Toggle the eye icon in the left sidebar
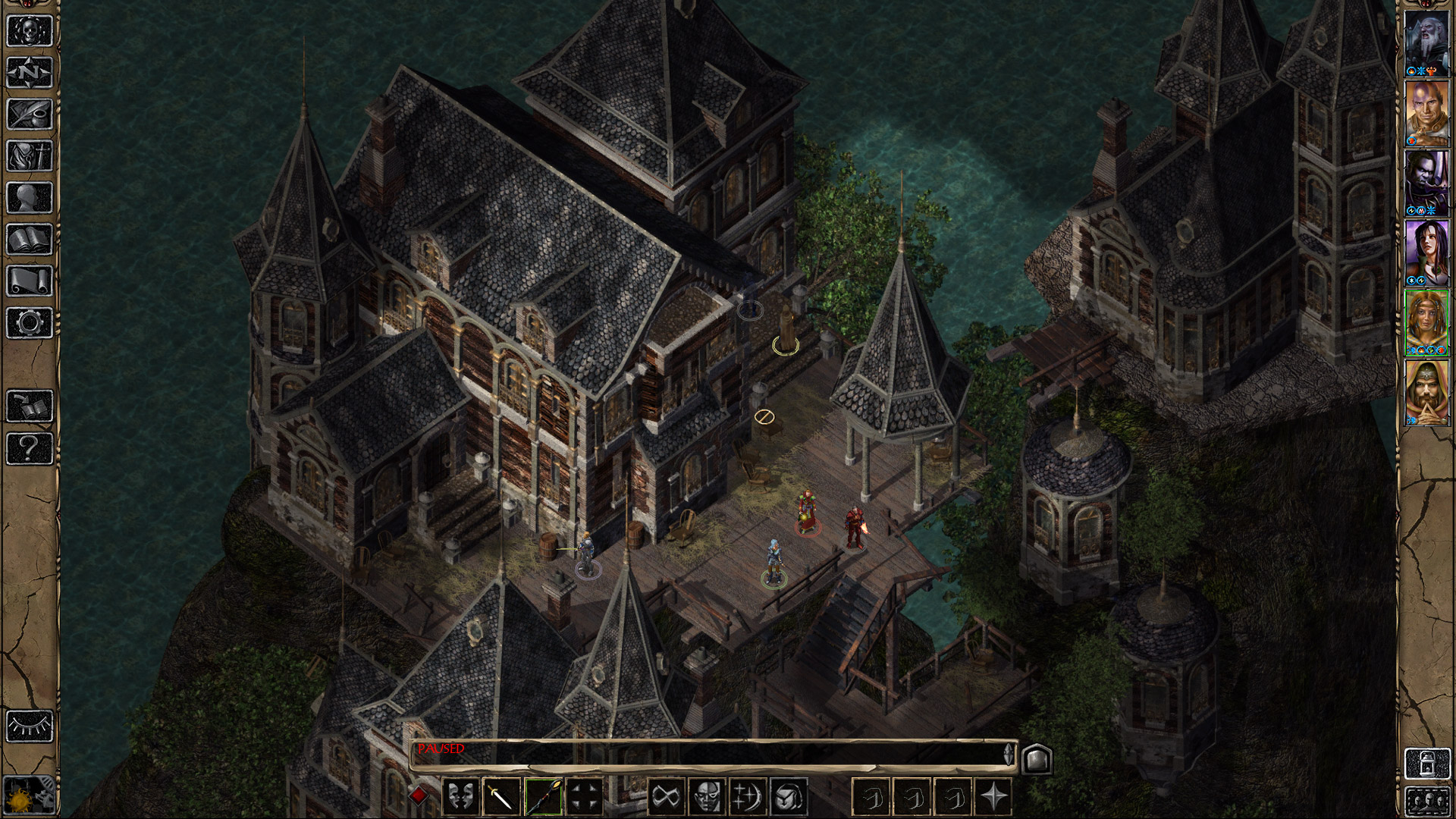 pyautogui.click(x=29, y=727)
